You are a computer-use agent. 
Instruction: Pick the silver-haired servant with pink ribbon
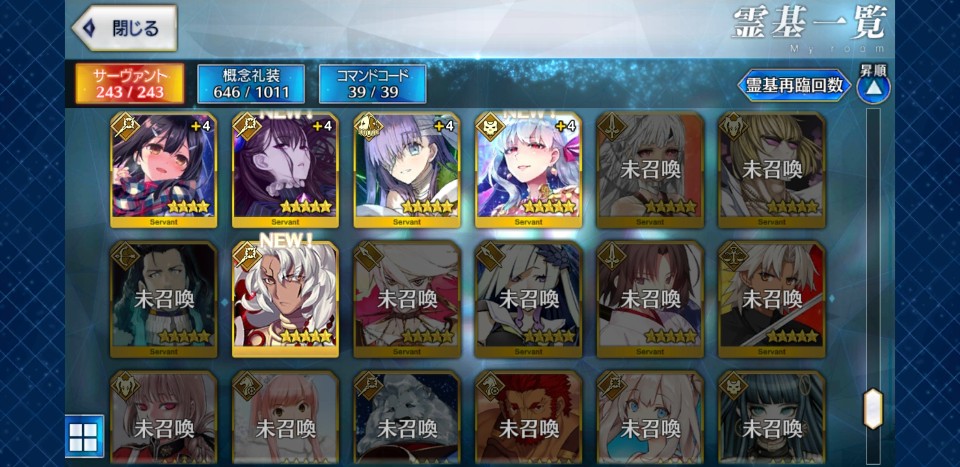[528, 170]
